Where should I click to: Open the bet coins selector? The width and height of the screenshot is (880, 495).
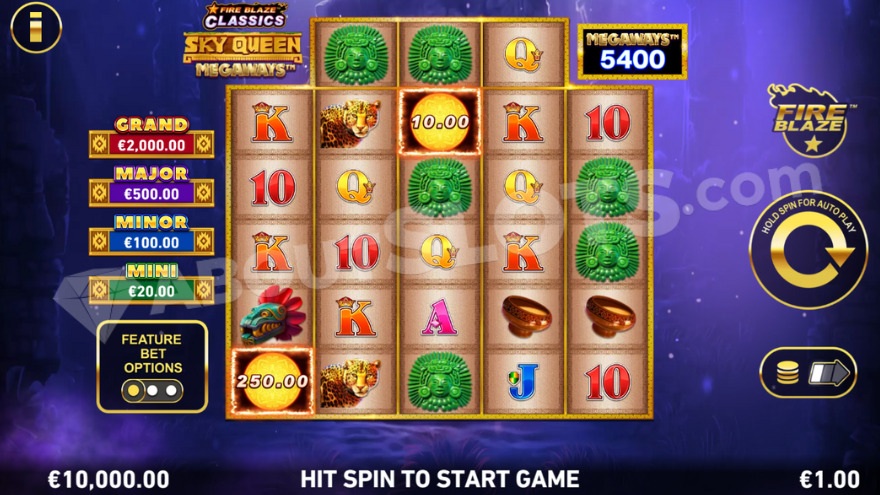(x=807, y=373)
